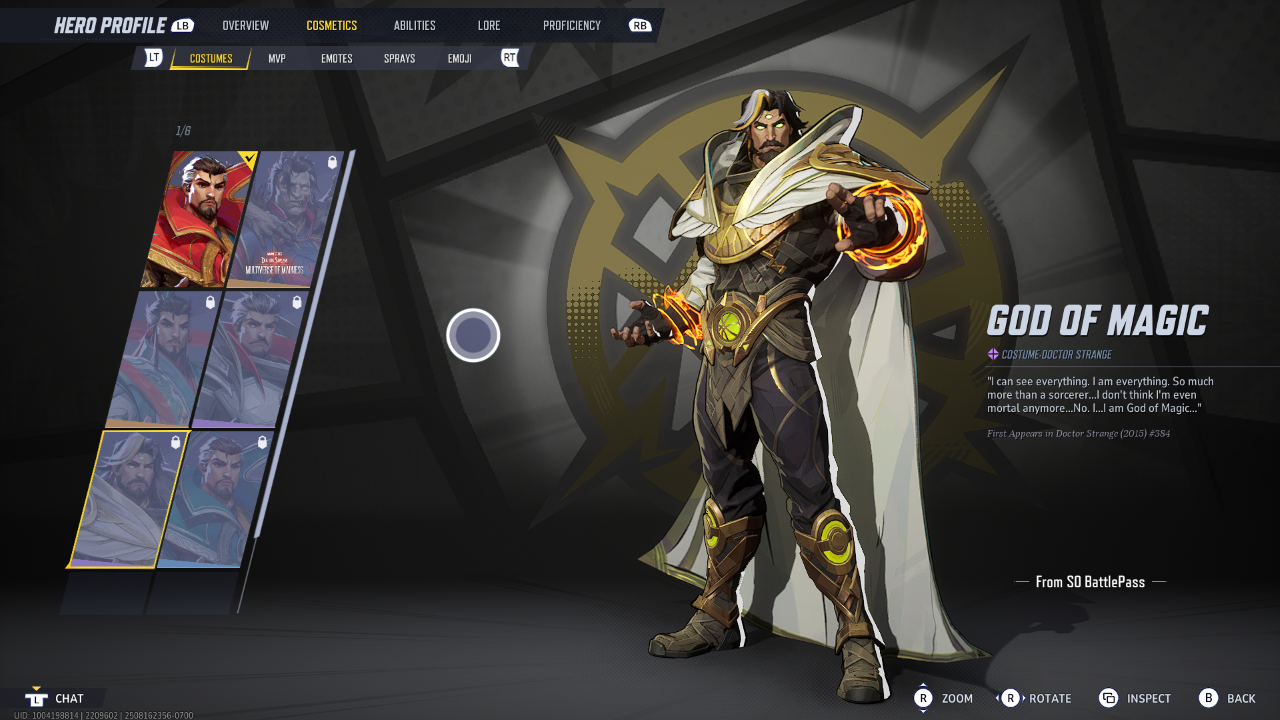Choose the Multiverse of Madness costume
Screen dimensions: 1280x720
(x=288, y=219)
